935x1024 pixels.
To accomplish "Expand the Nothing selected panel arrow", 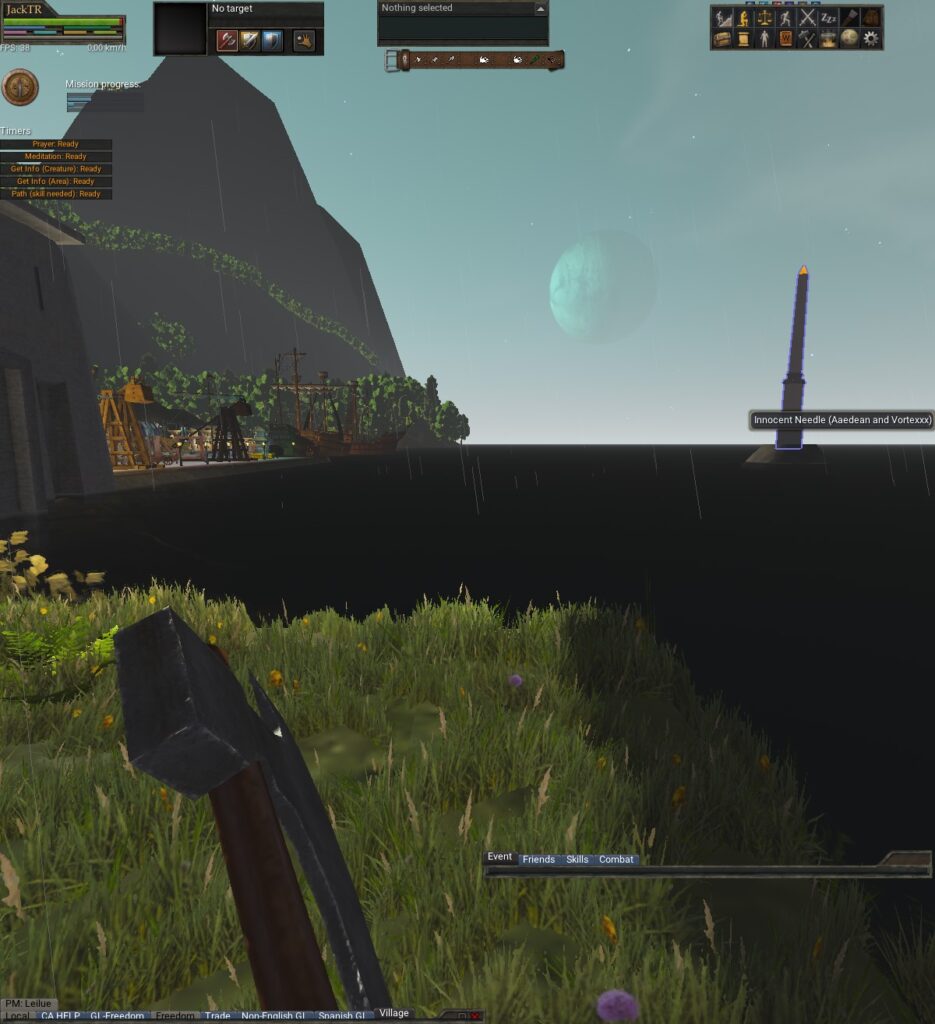I will pyautogui.click(x=541, y=9).
